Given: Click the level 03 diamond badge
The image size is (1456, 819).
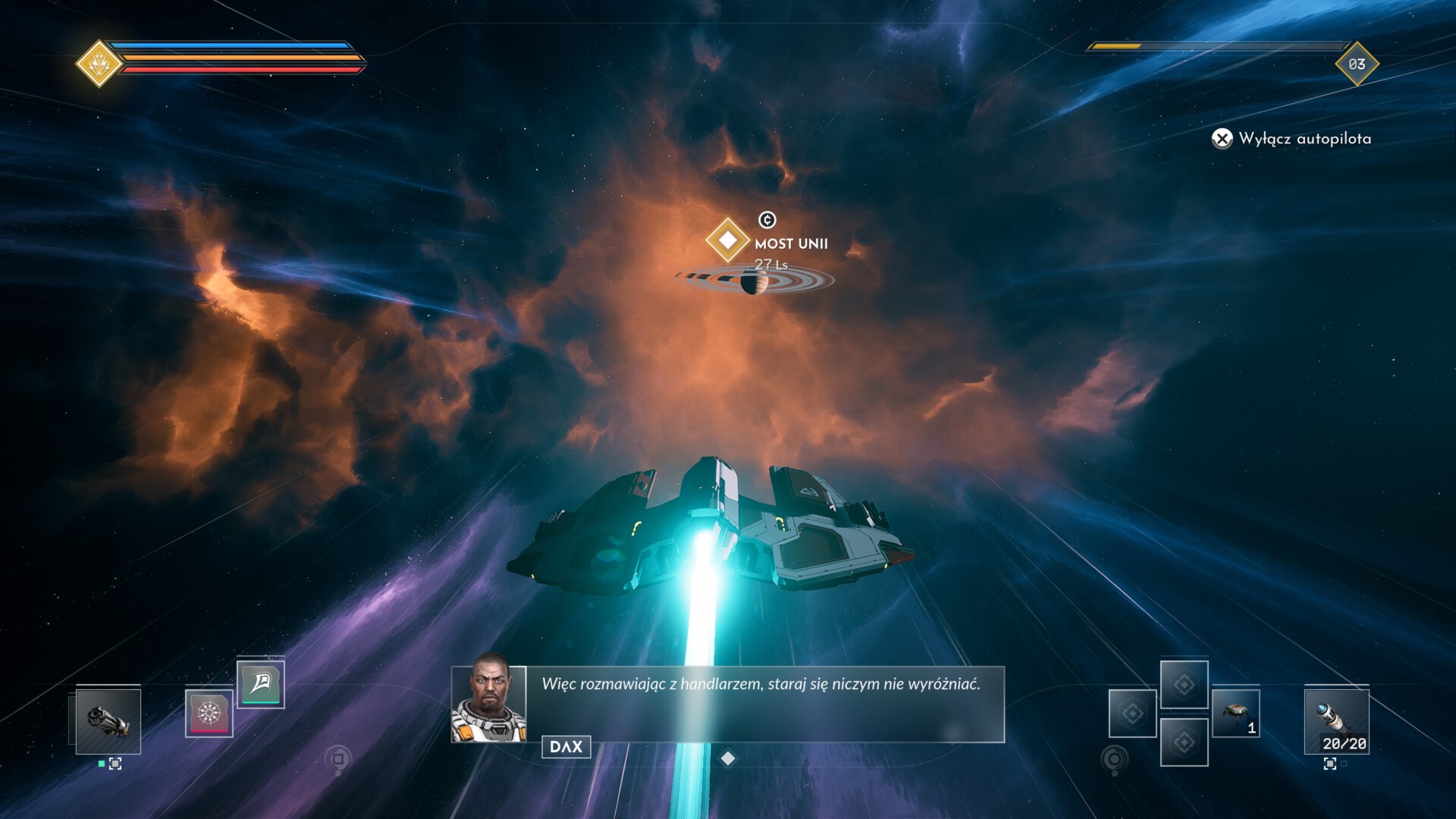Looking at the screenshot, I should tap(1357, 64).
